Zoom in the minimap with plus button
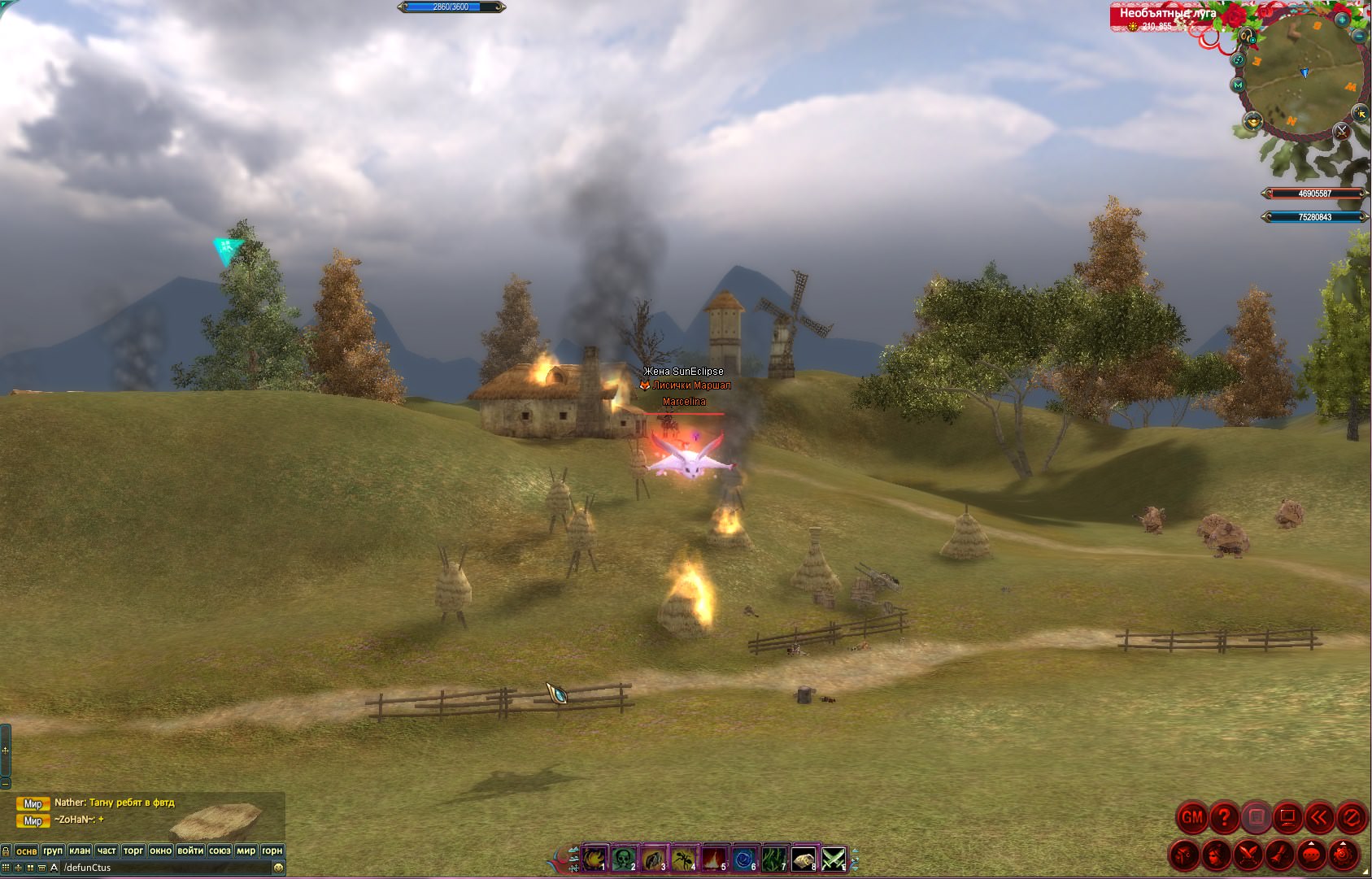 coord(1342,19)
